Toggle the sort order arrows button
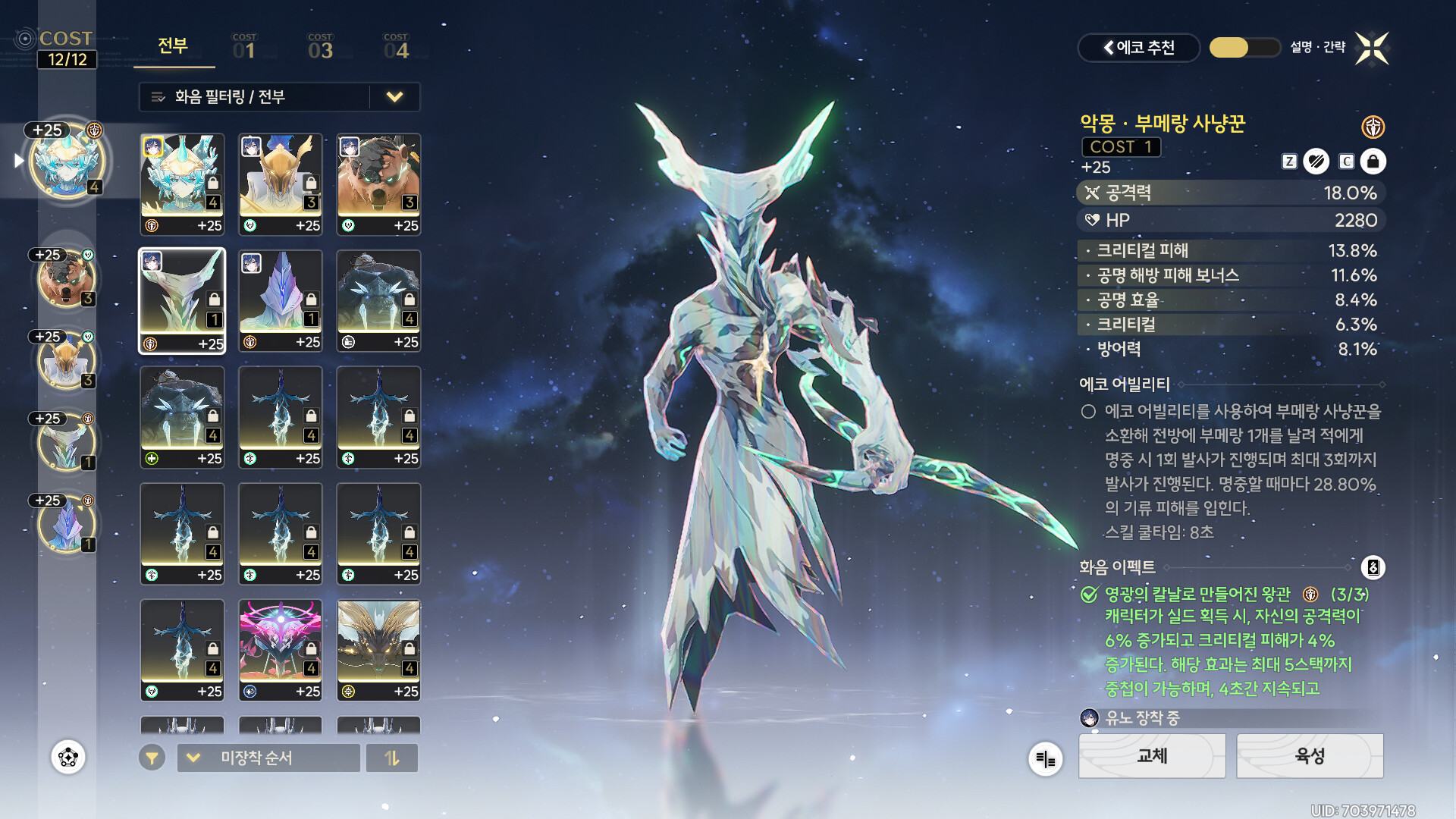The width and height of the screenshot is (1456, 819). (x=391, y=758)
